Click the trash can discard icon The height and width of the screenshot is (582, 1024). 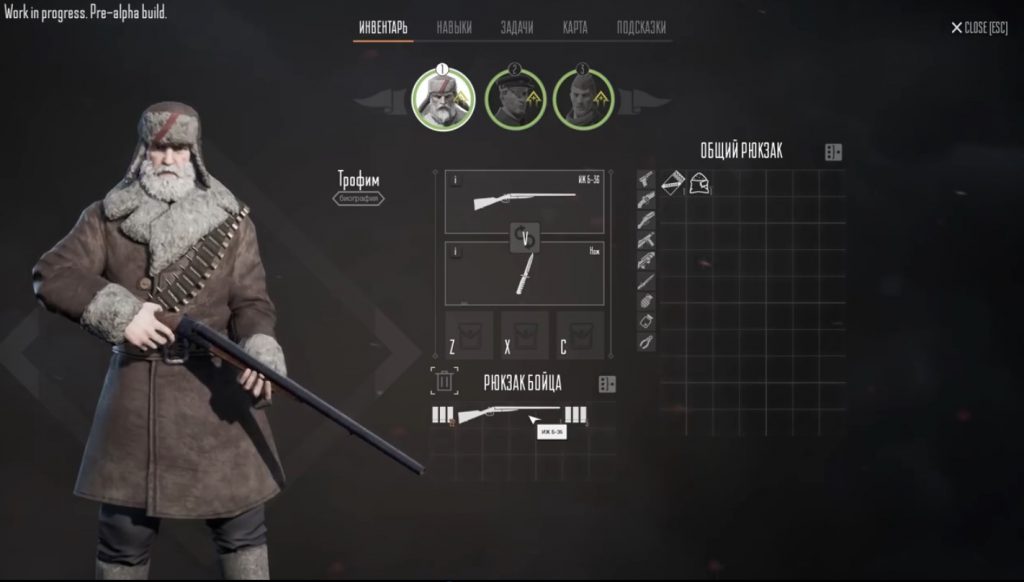pyautogui.click(x=445, y=381)
